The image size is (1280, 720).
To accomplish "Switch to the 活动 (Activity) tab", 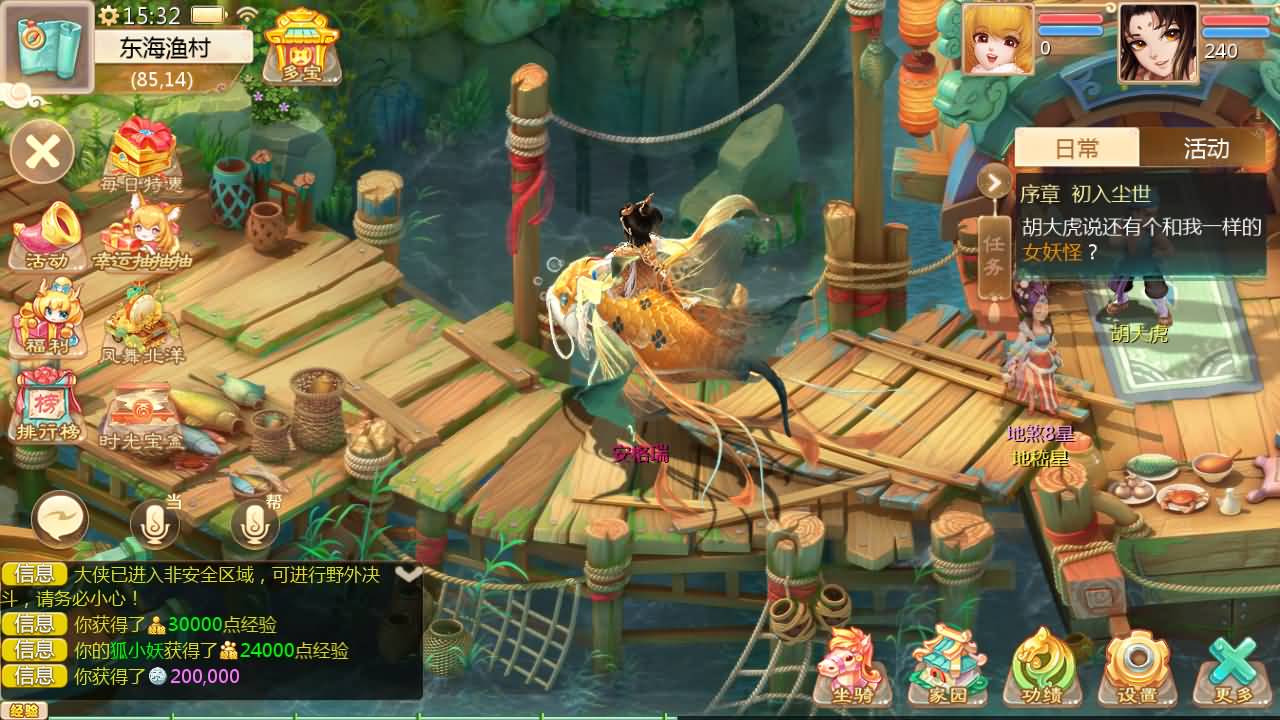I will 1207,148.
